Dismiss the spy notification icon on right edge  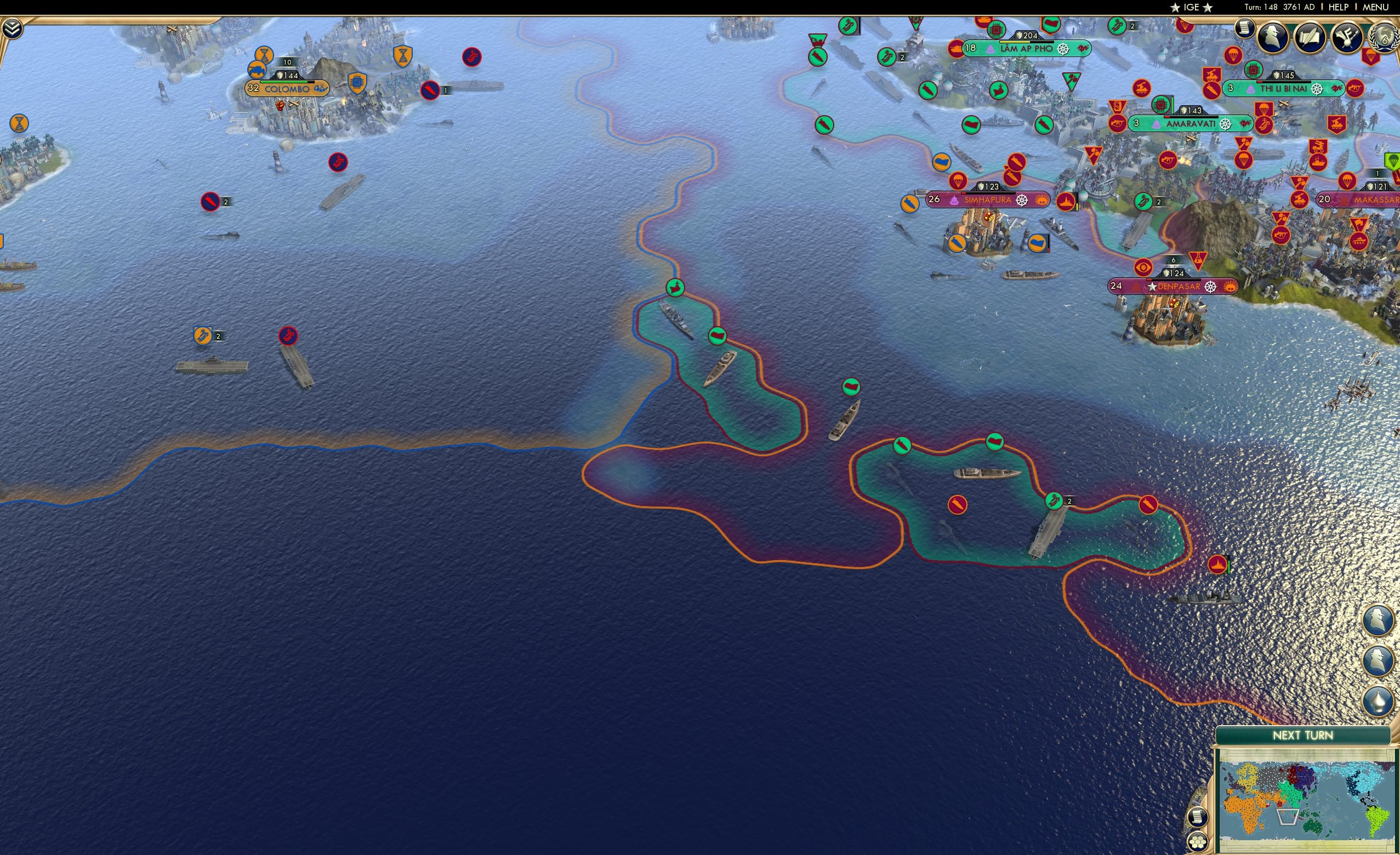tap(1379, 621)
